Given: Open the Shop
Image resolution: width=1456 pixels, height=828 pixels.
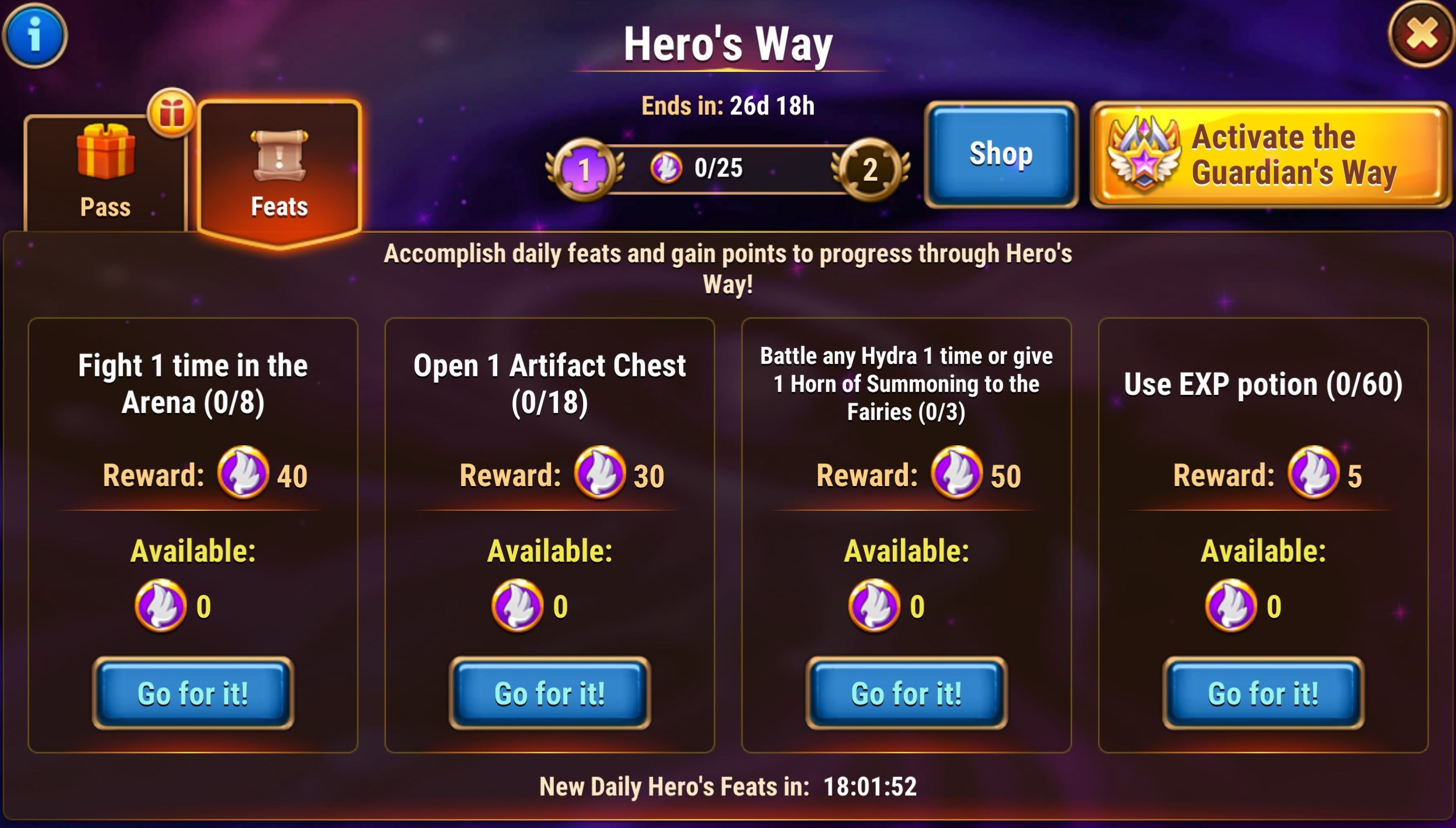Looking at the screenshot, I should 1001,154.
